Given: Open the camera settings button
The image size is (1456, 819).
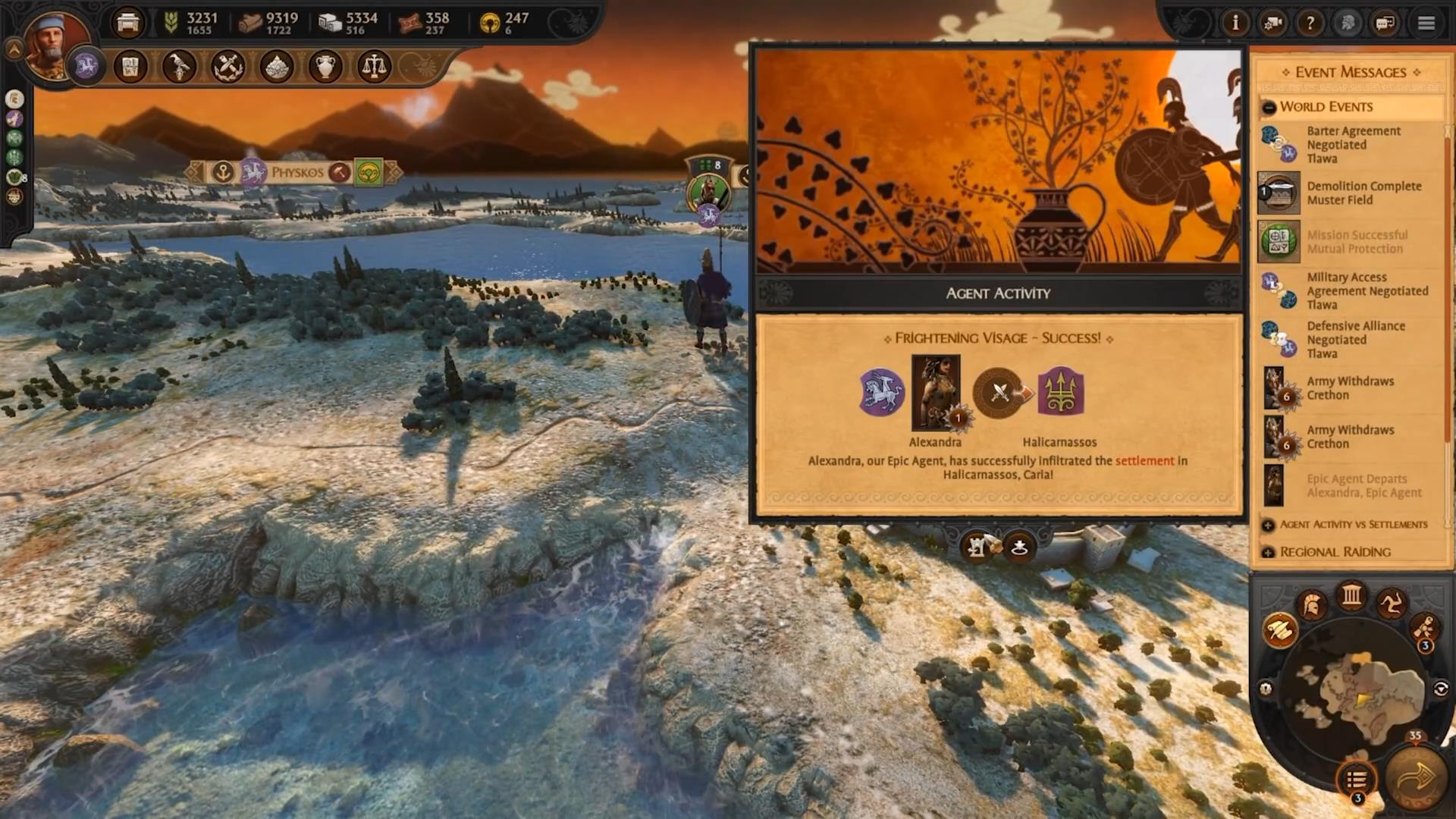Looking at the screenshot, I should 1272,23.
